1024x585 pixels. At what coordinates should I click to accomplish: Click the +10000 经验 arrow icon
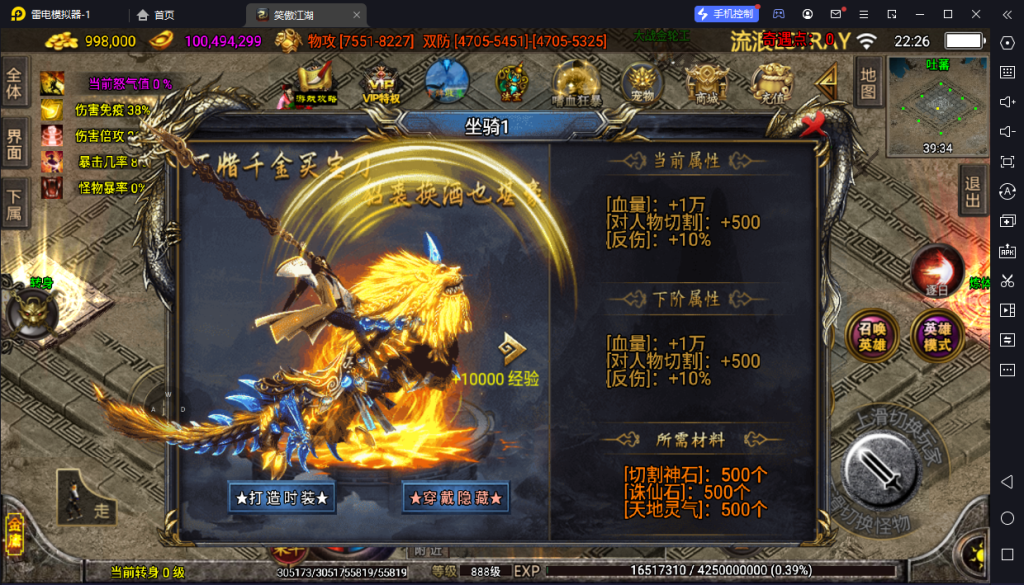coord(514,349)
